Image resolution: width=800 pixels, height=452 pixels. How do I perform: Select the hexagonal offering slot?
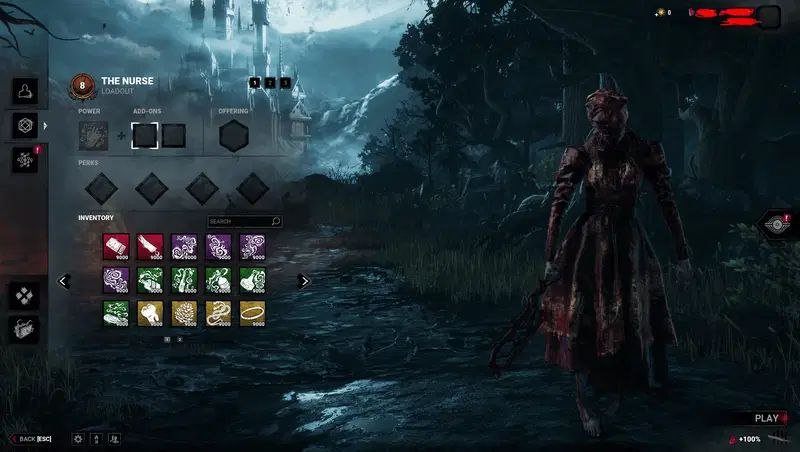coord(234,135)
